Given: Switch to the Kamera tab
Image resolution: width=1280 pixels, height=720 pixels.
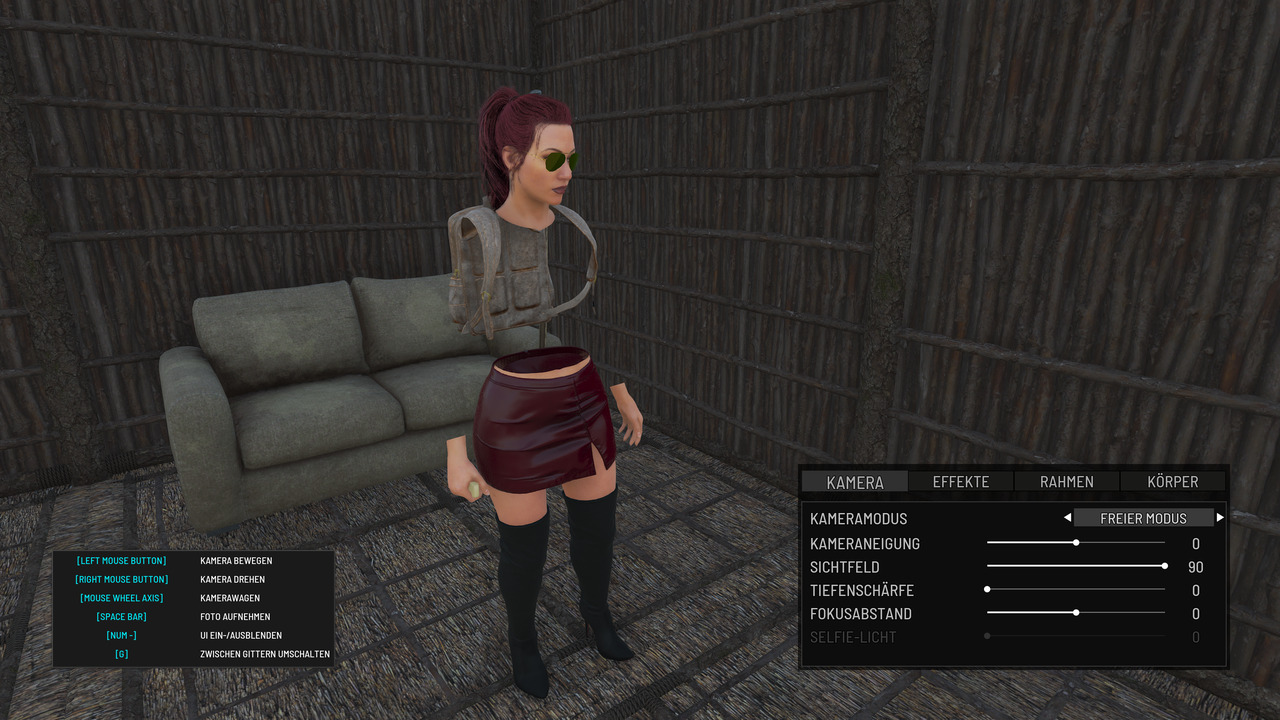Looking at the screenshot, I should coord(855,482).
